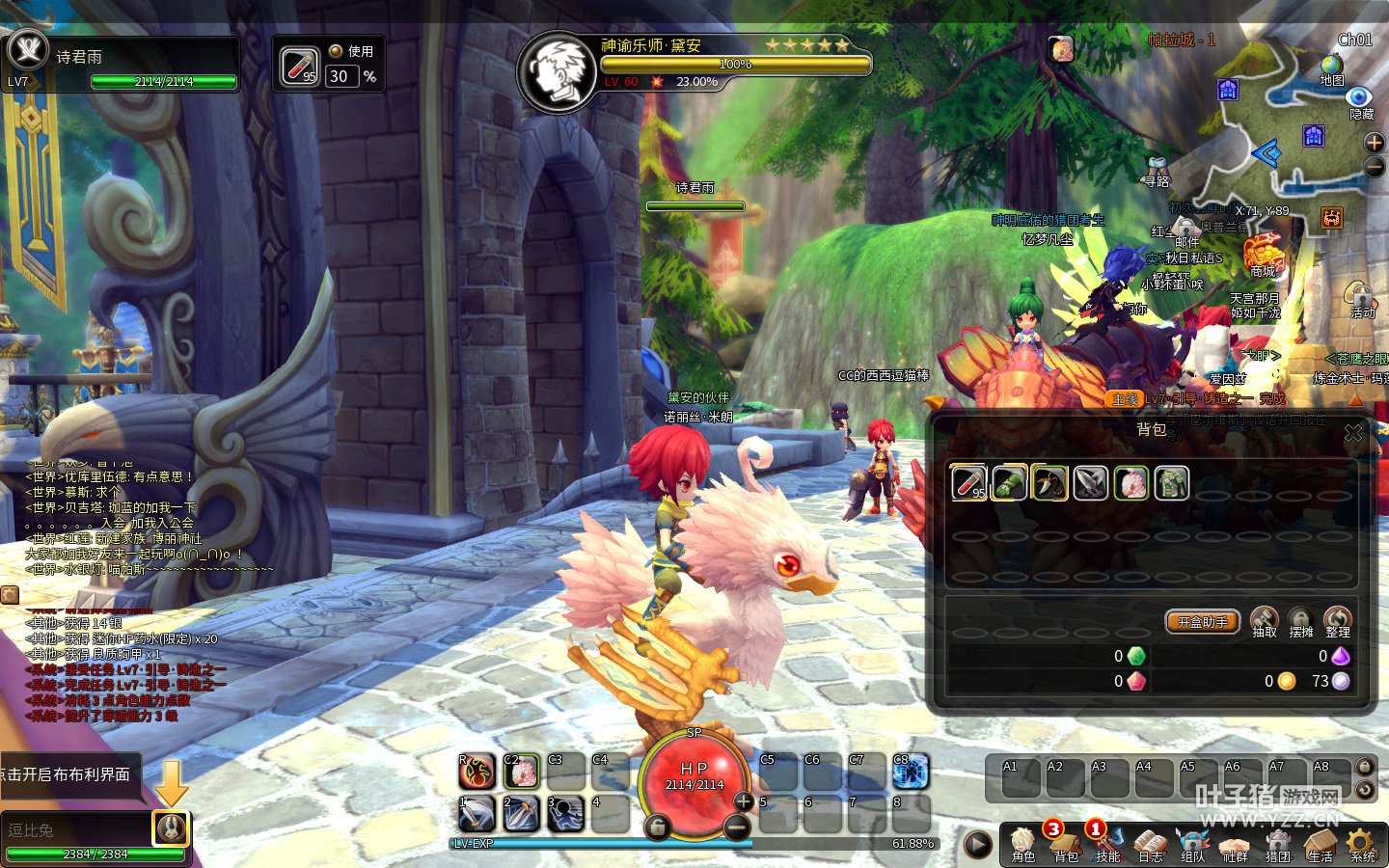Open the 生活 life skills menu
1389x868 pixels.
pyautogui.click(x=1320, y=844)
